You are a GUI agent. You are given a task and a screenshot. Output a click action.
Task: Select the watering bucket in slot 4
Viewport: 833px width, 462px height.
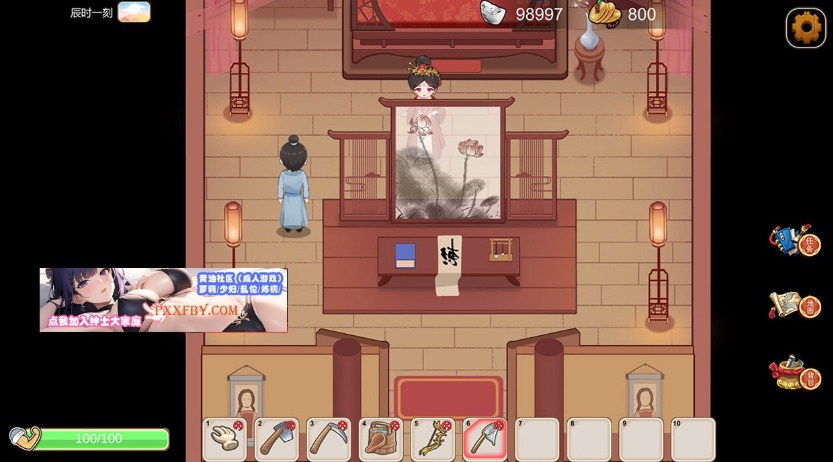click(381, 439)
